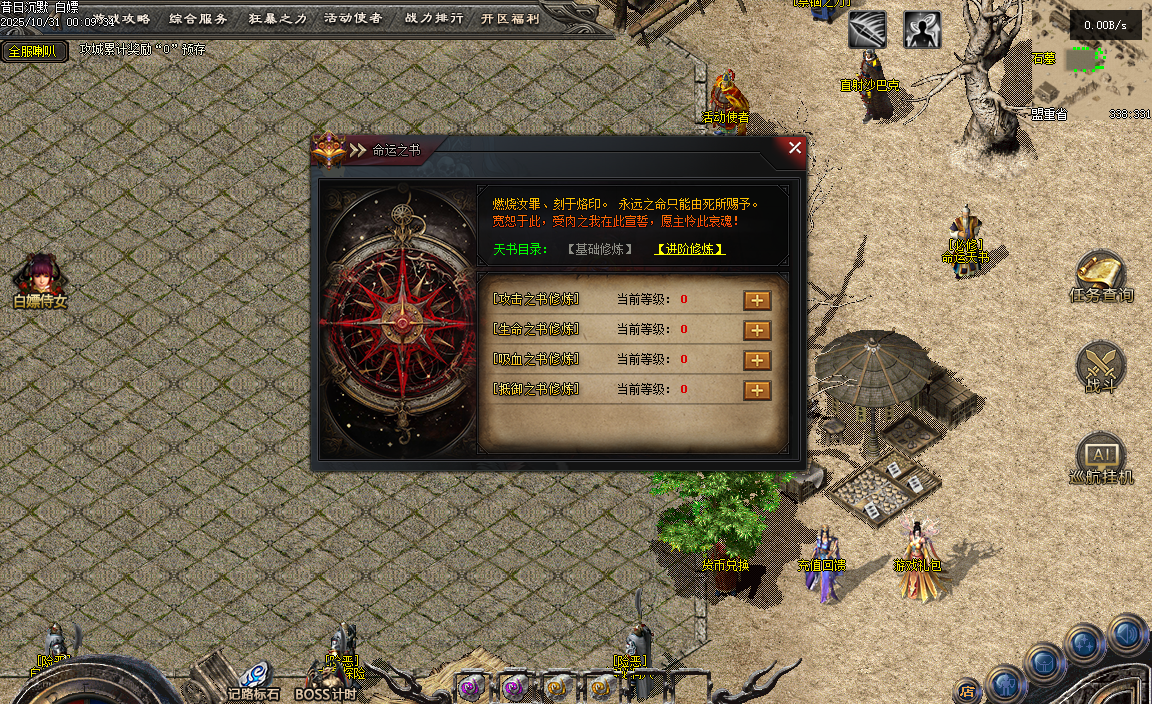This screenshot has width=1152, height=704.
Task: Click the 全服喇叭 server broadcast button
Action: 33,51
